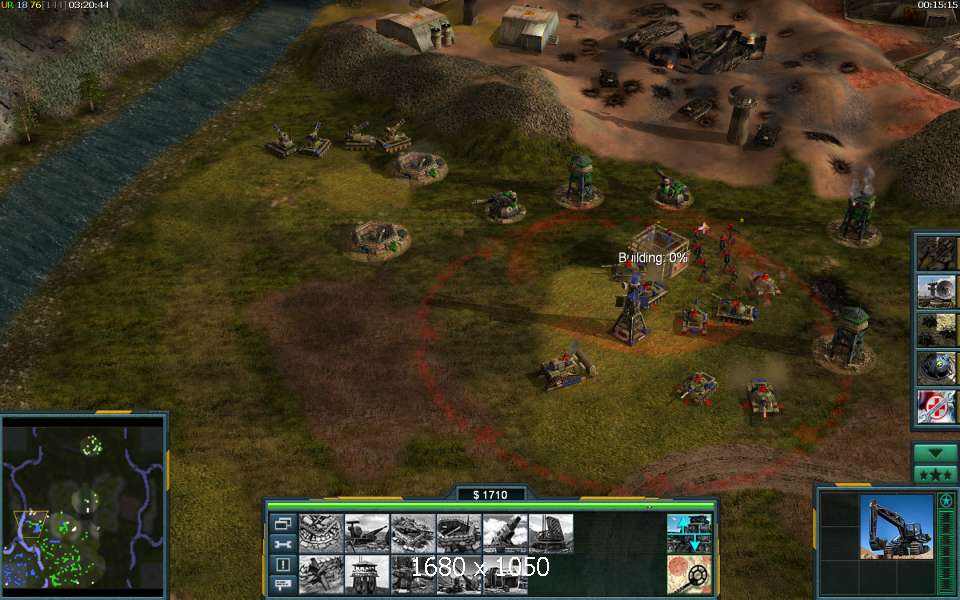960x600 pixels.
Task: Open the overlapping windows button
Action: coord(283,524)
